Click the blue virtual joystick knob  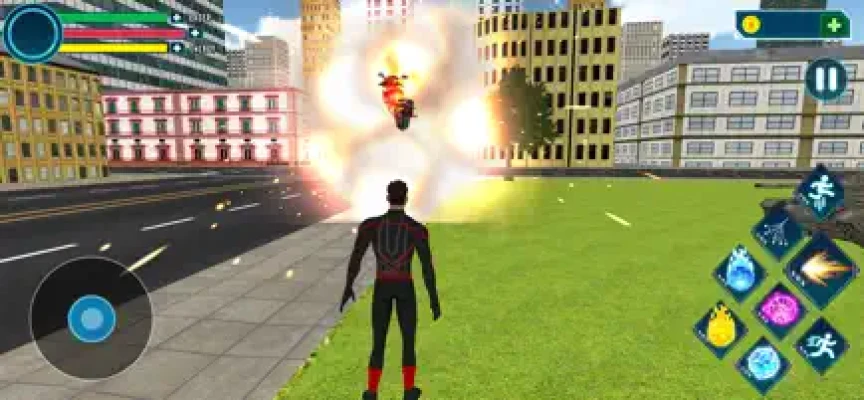coord(91,318)
